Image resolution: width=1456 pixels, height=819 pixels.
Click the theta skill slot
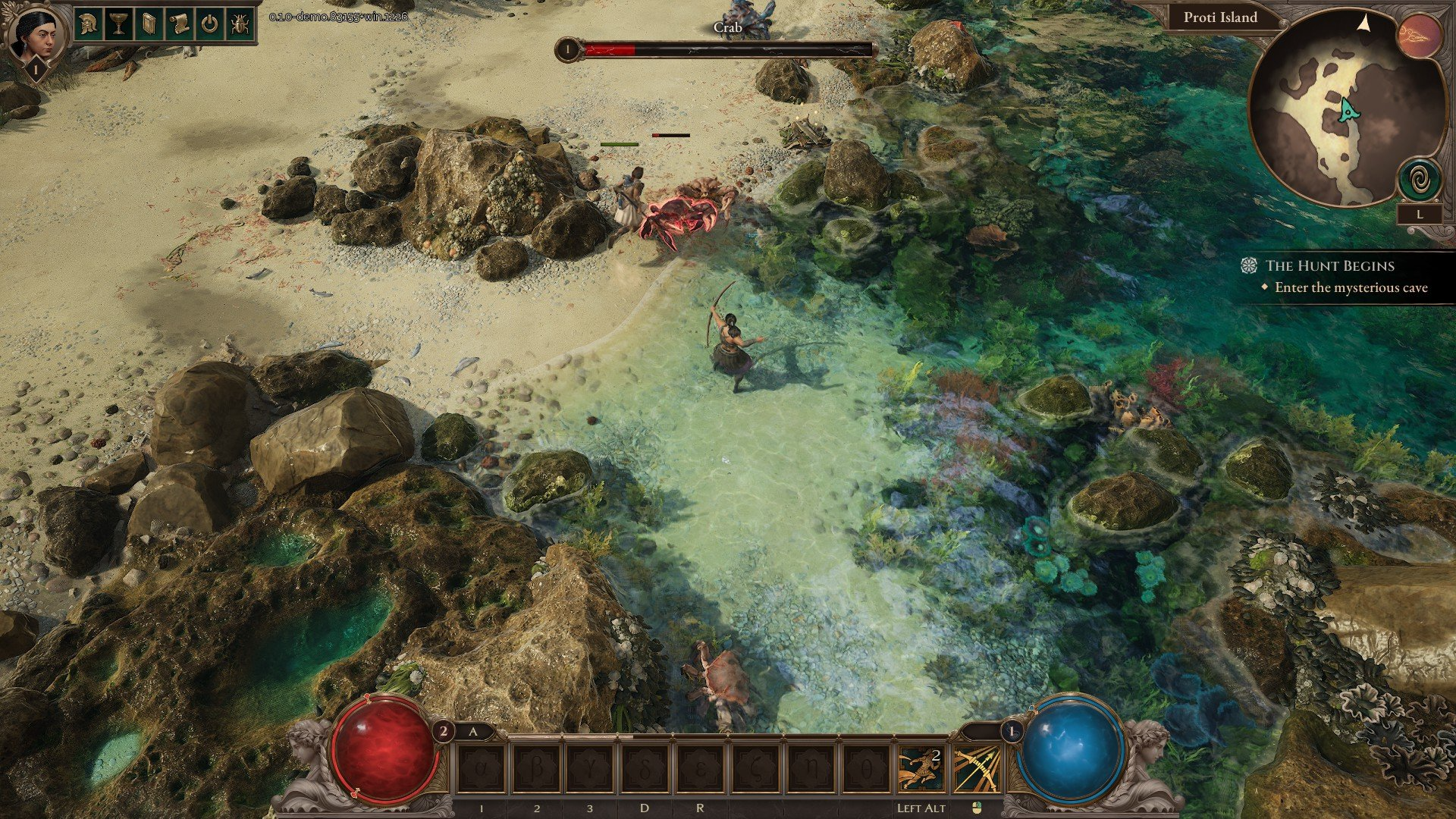866,769
